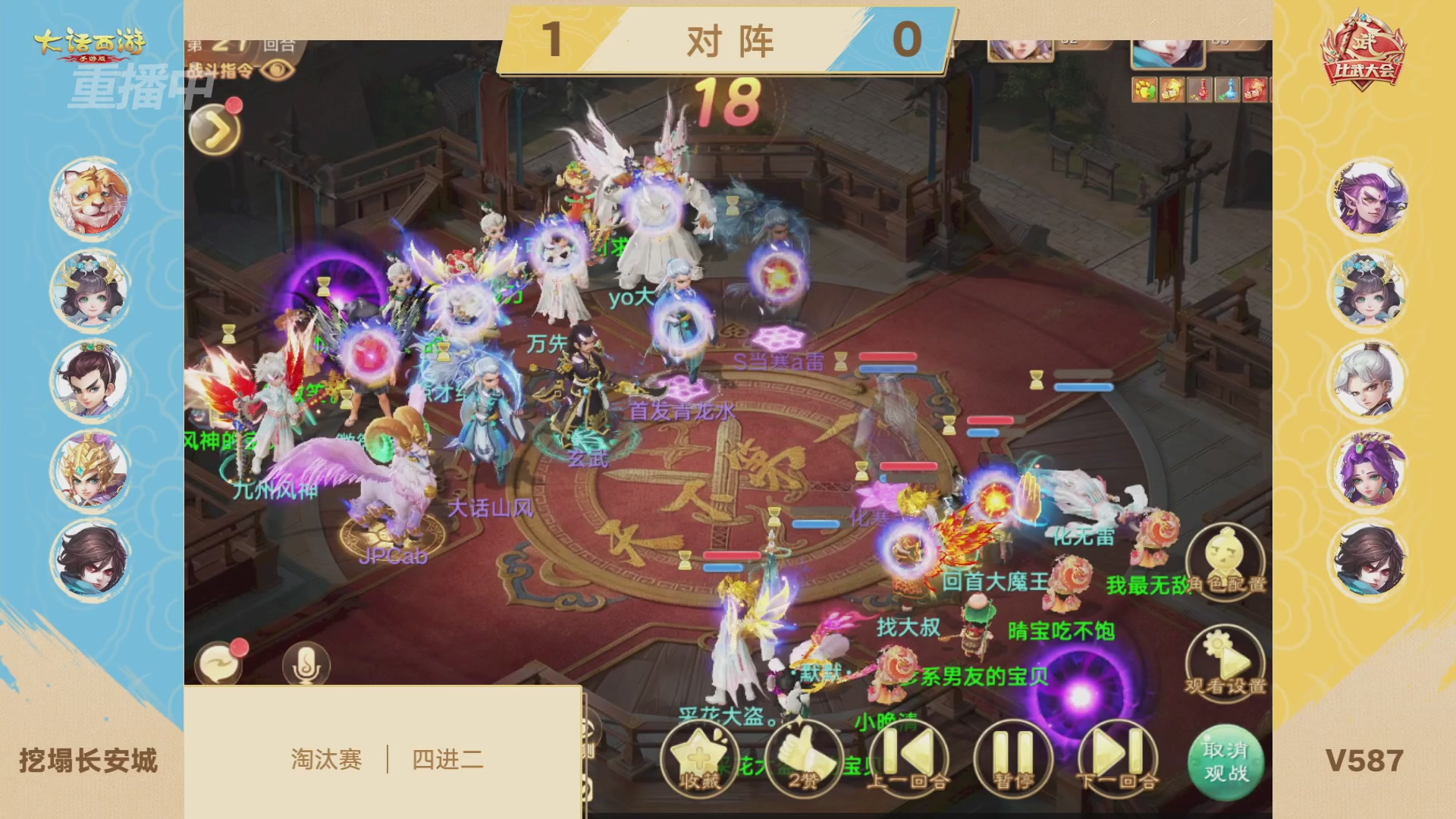Select the gold hand item slot
The image size is (1456, 819).
[x=1172, y=89]
